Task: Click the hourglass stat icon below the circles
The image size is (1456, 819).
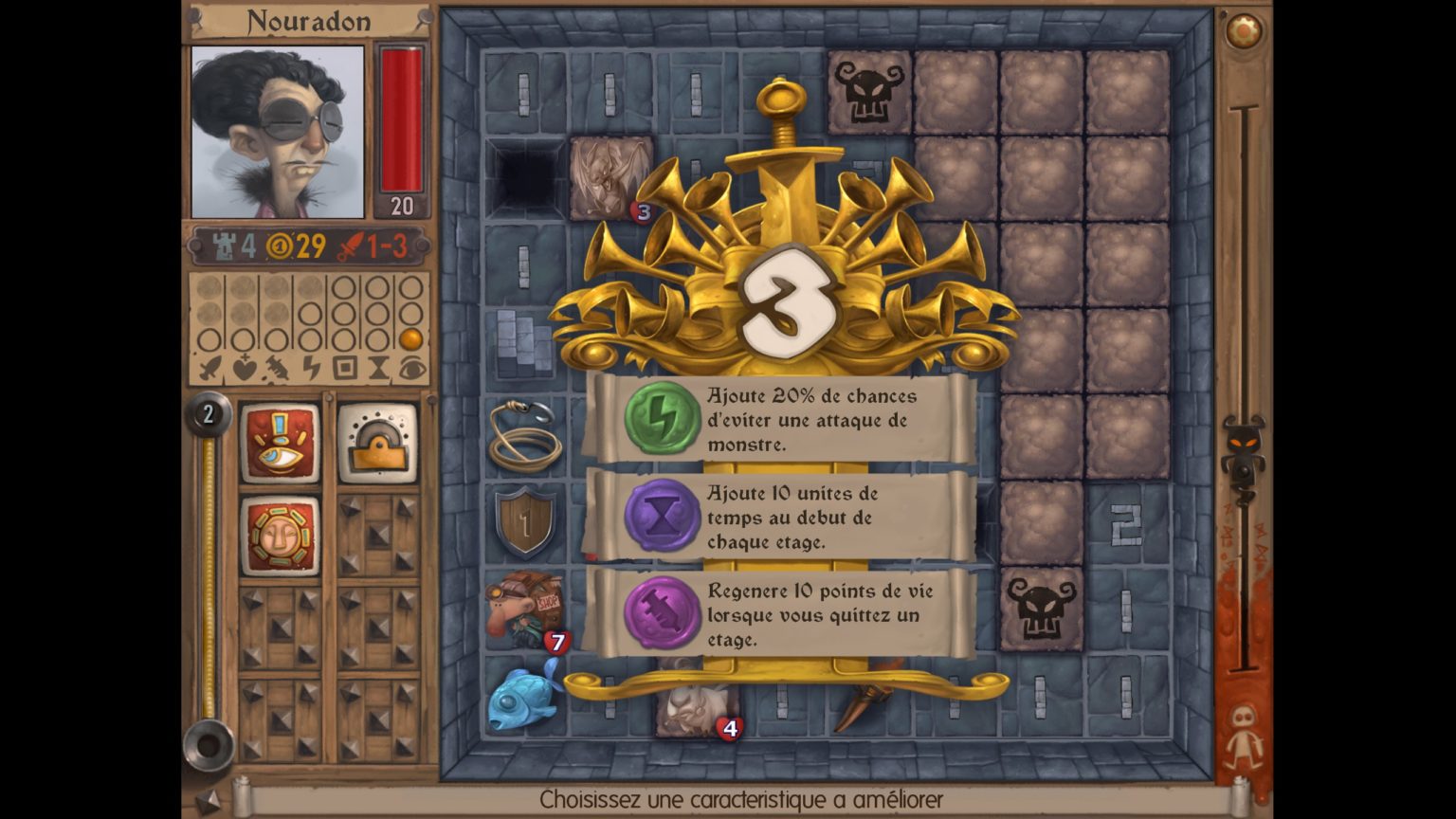Action: click(x=377, y=368)
